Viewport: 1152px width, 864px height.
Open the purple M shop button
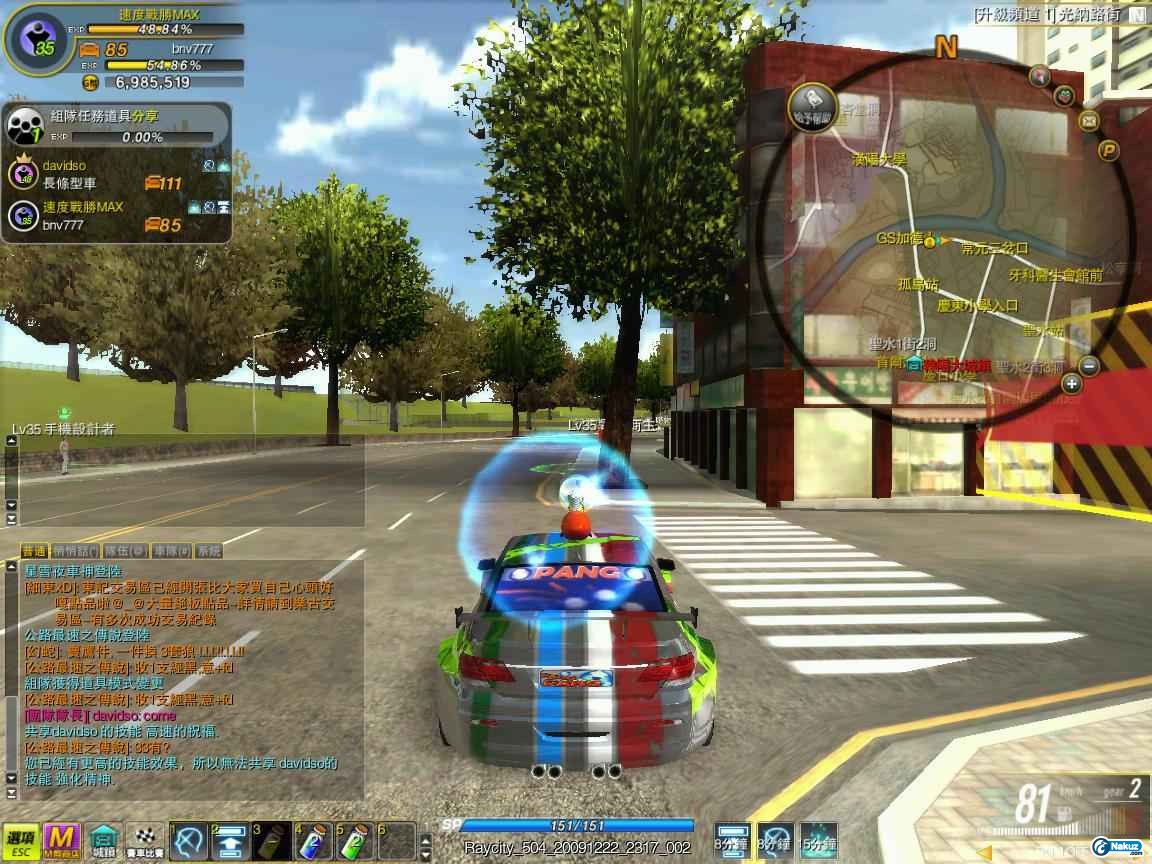pyautogui.click(x=63, y=842)
